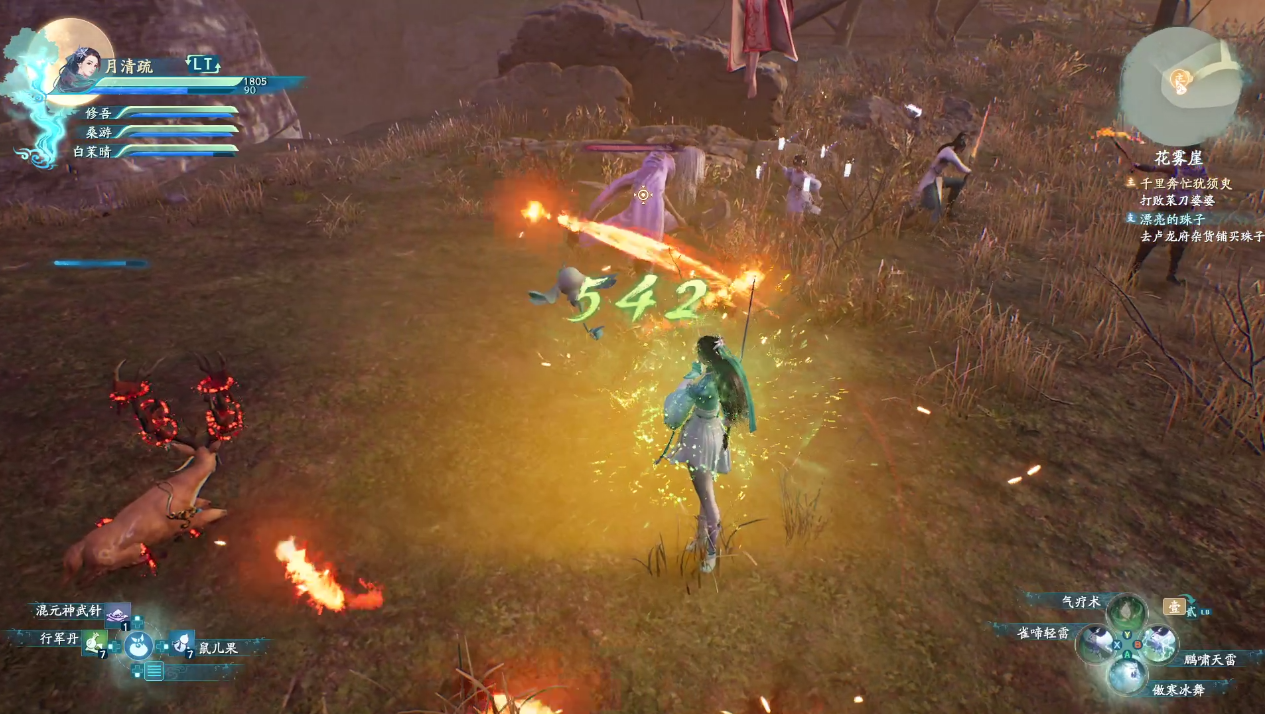Viewport: 1265px width, 714px height.
Task: Switch to skill set 壹
Action: 1174,606
